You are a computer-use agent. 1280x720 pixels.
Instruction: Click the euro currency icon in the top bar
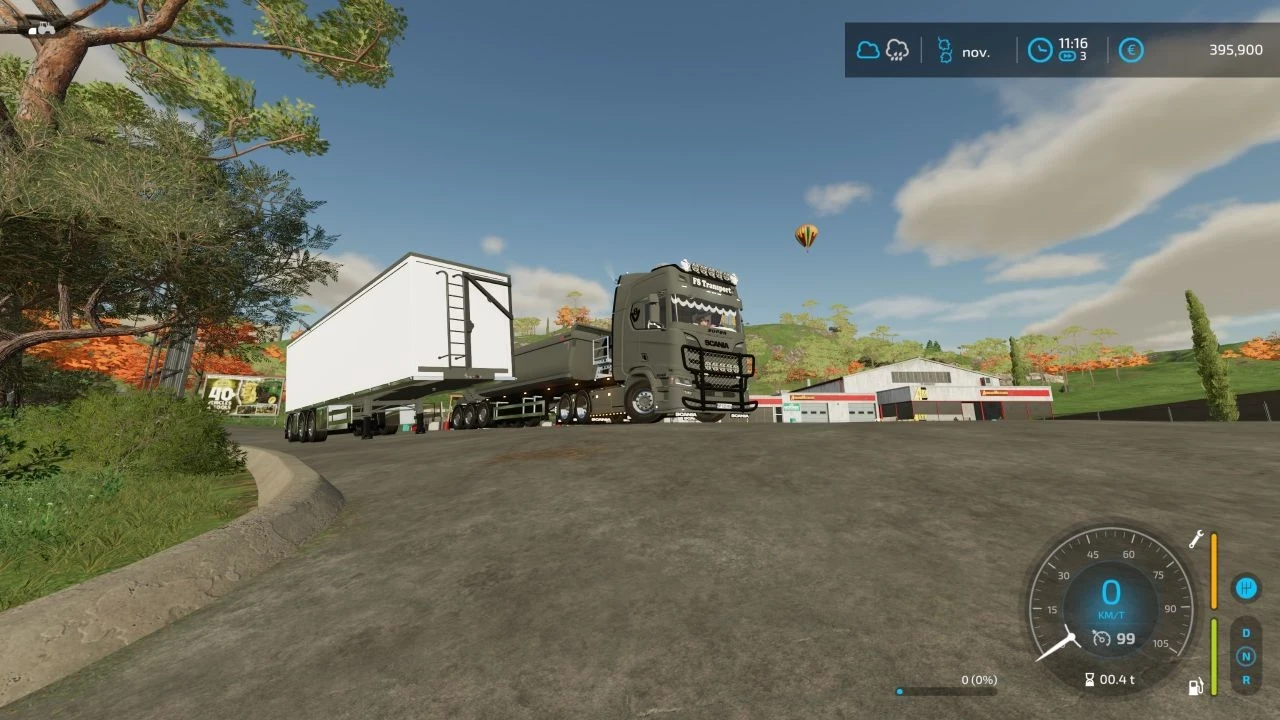1131,50
